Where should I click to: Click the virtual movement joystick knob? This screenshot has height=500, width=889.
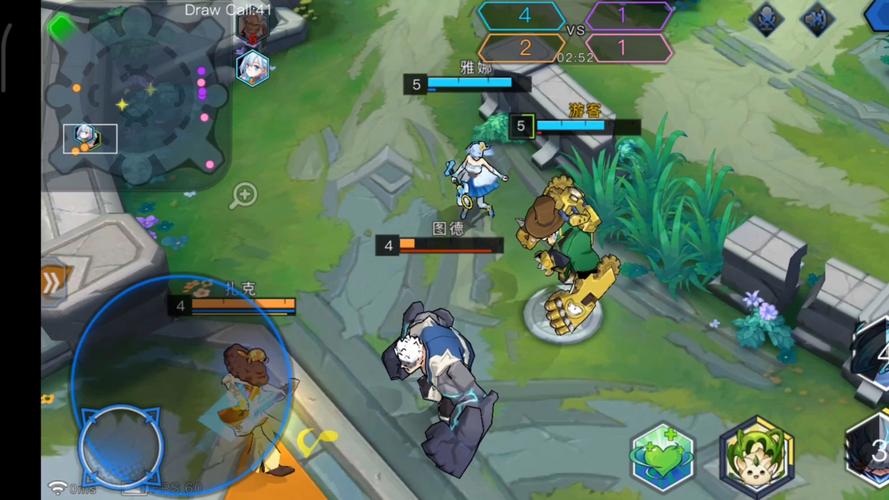(x=121, y=445)
